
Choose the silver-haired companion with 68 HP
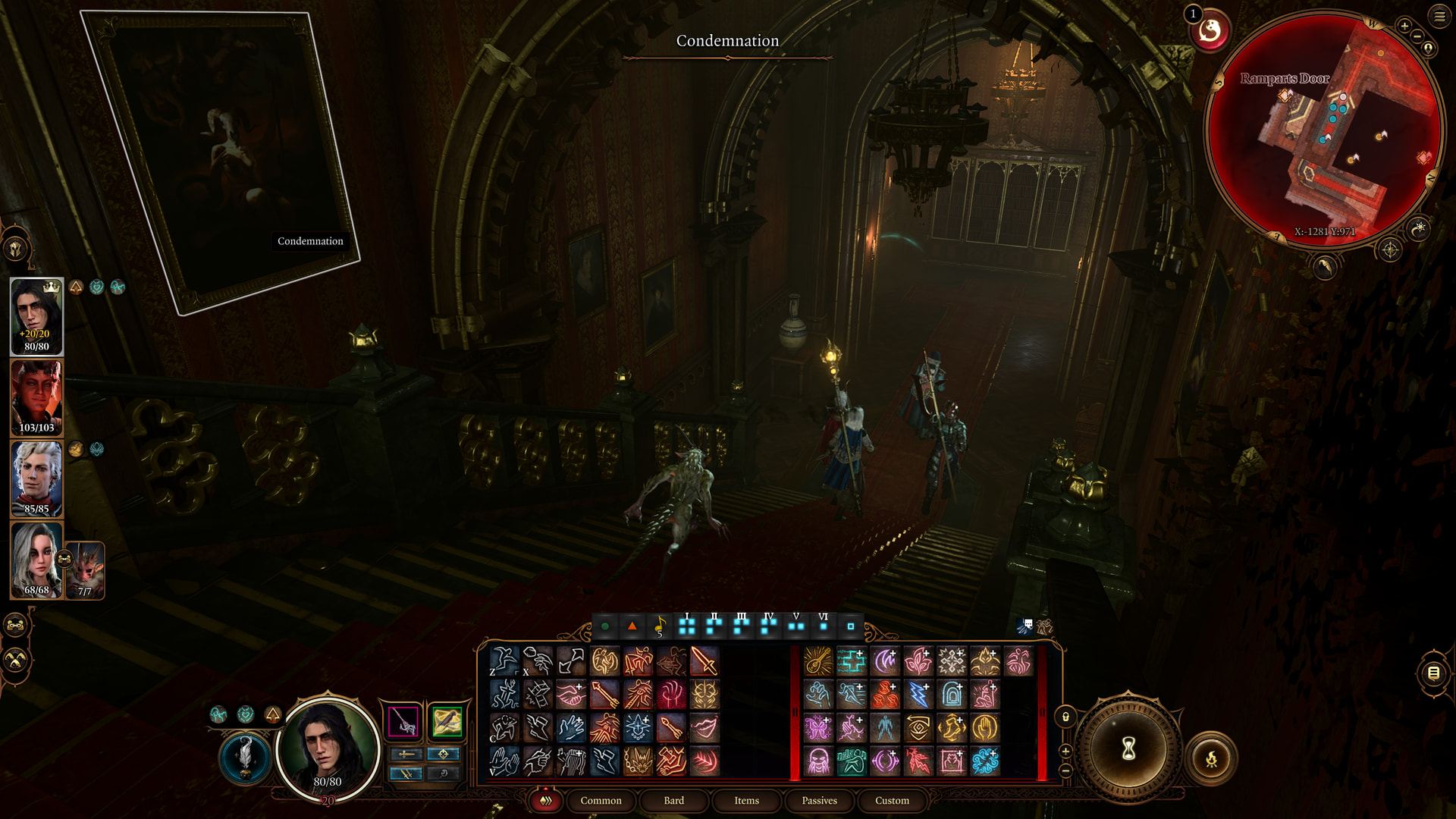point(36,560)
